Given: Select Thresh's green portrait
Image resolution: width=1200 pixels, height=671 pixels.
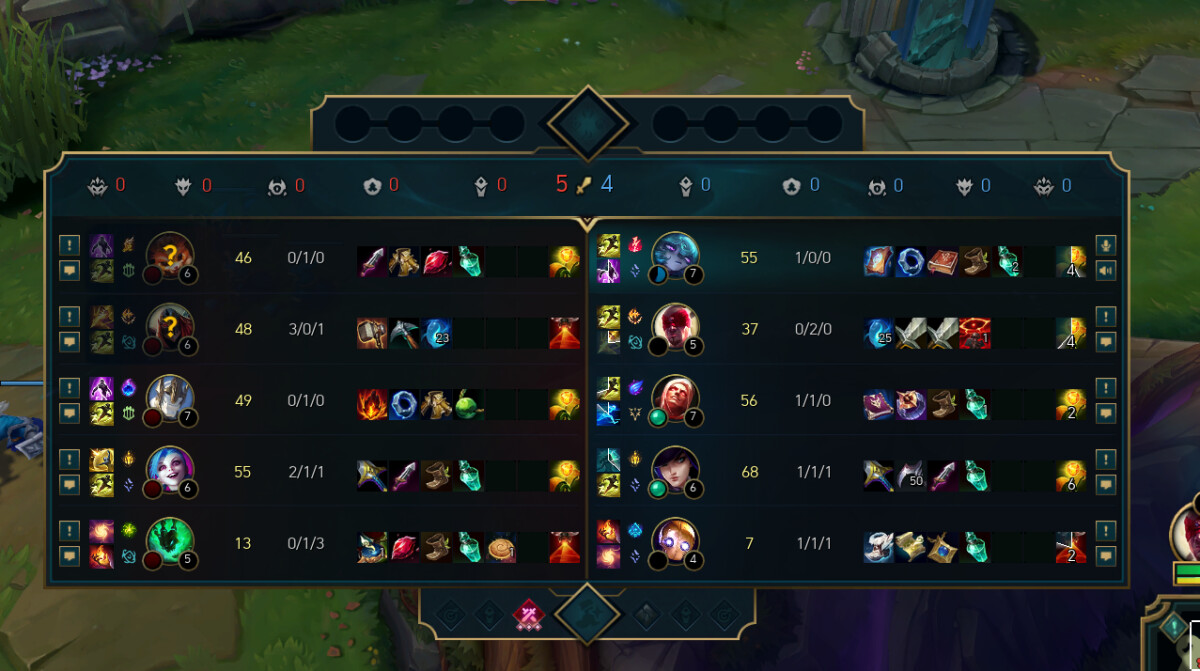Looking at the screenshot, I should (169, 543).
